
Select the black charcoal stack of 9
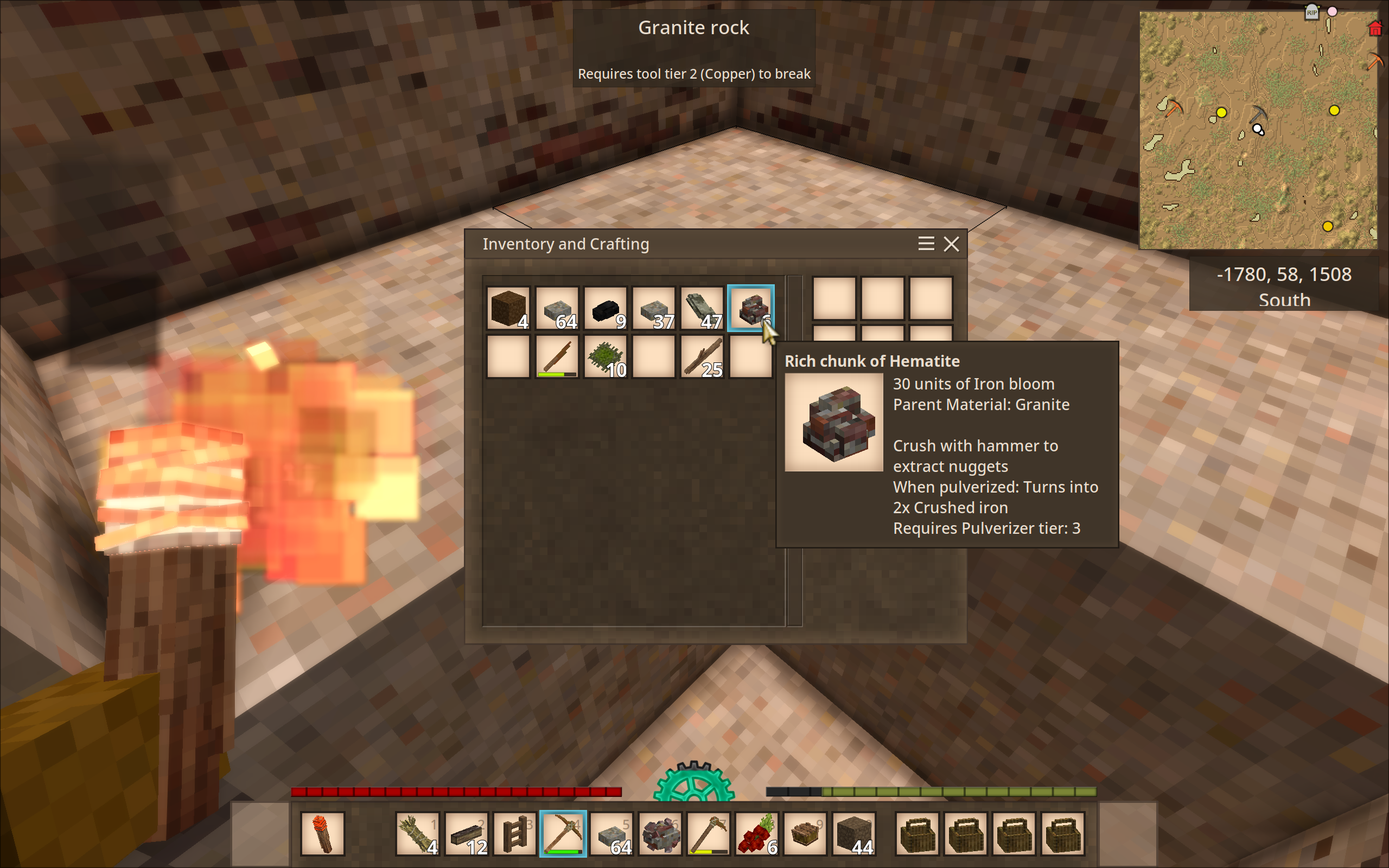606,308
